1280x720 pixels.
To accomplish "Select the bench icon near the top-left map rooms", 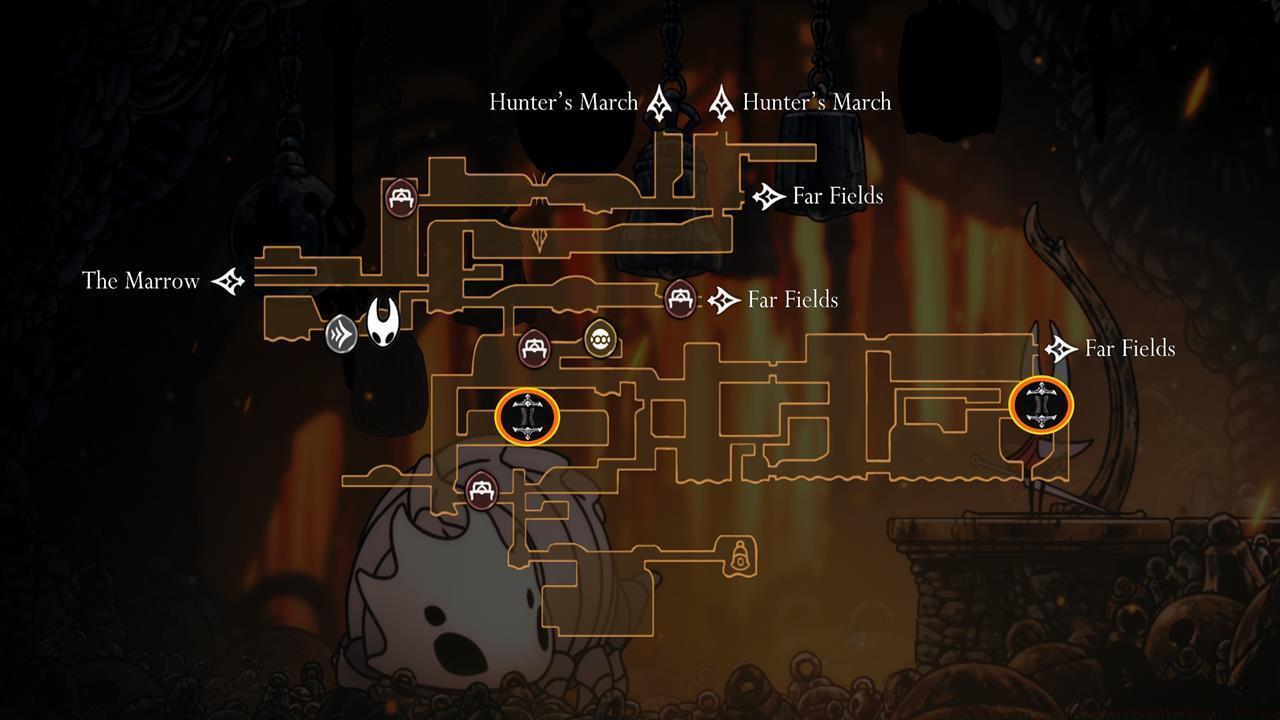I will pyautogui.click(x=399, y=197).
